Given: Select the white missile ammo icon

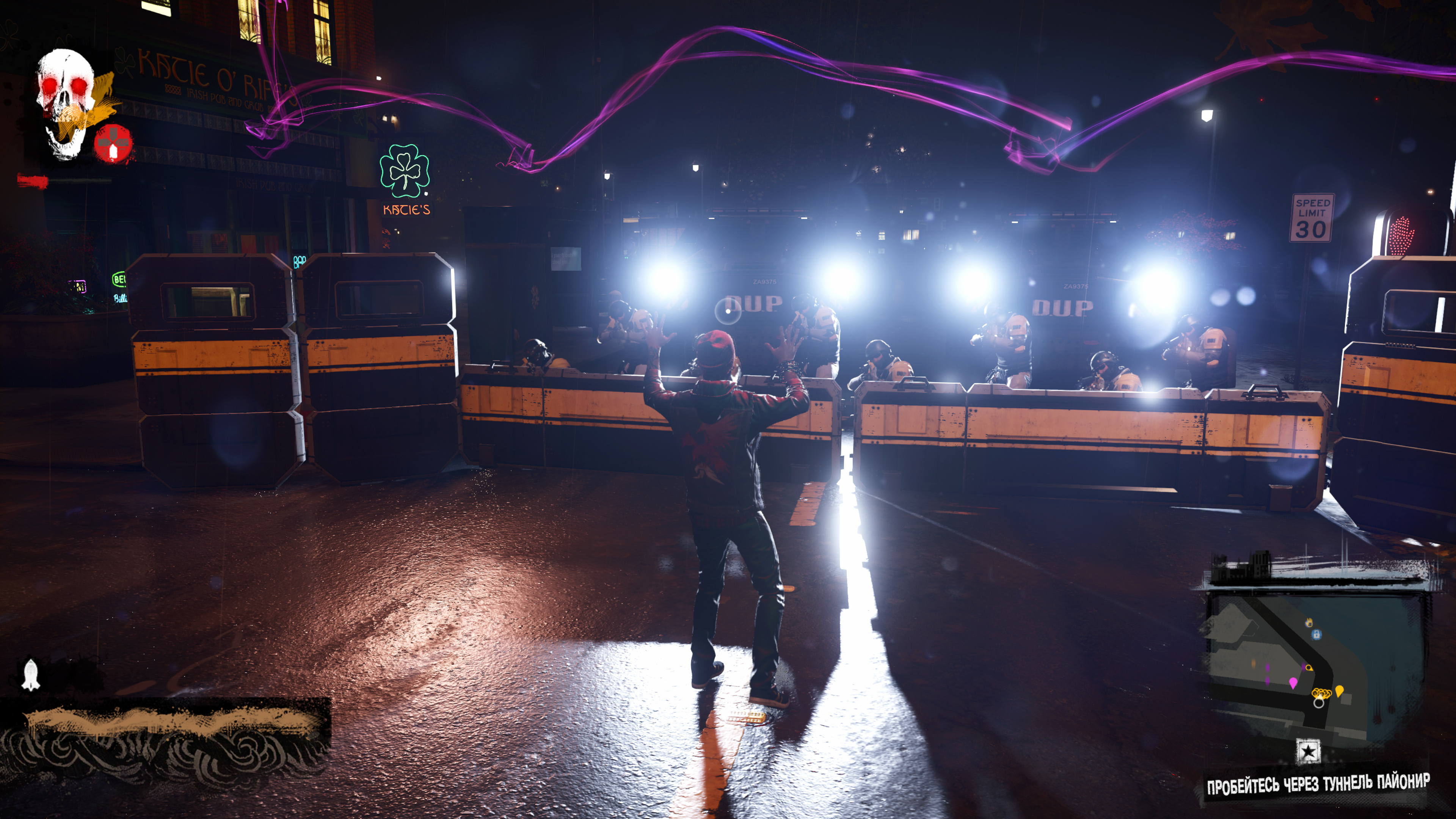Looking at the screenshot, I should [31, 675].
